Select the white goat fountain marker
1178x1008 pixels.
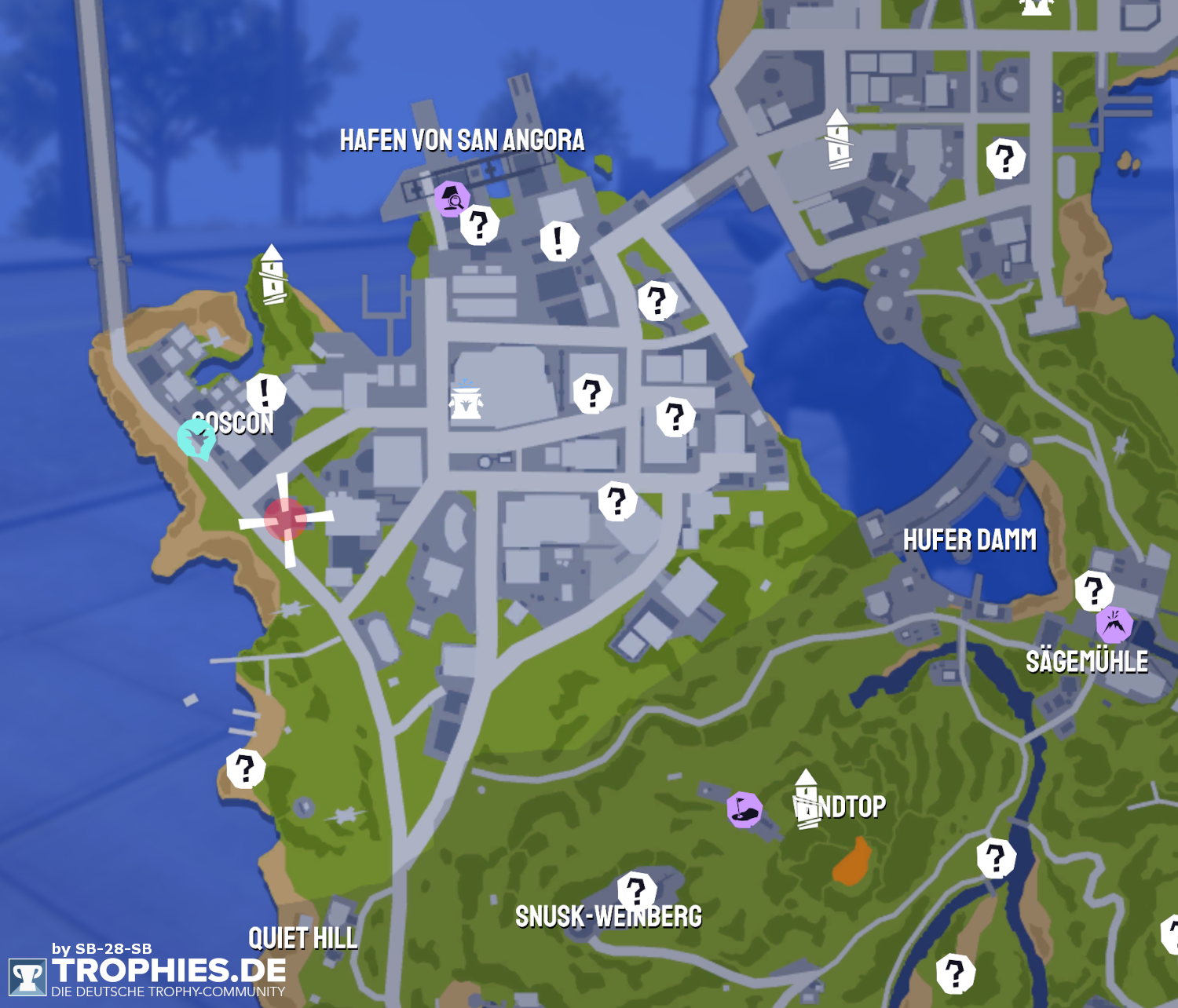point(466,400)
